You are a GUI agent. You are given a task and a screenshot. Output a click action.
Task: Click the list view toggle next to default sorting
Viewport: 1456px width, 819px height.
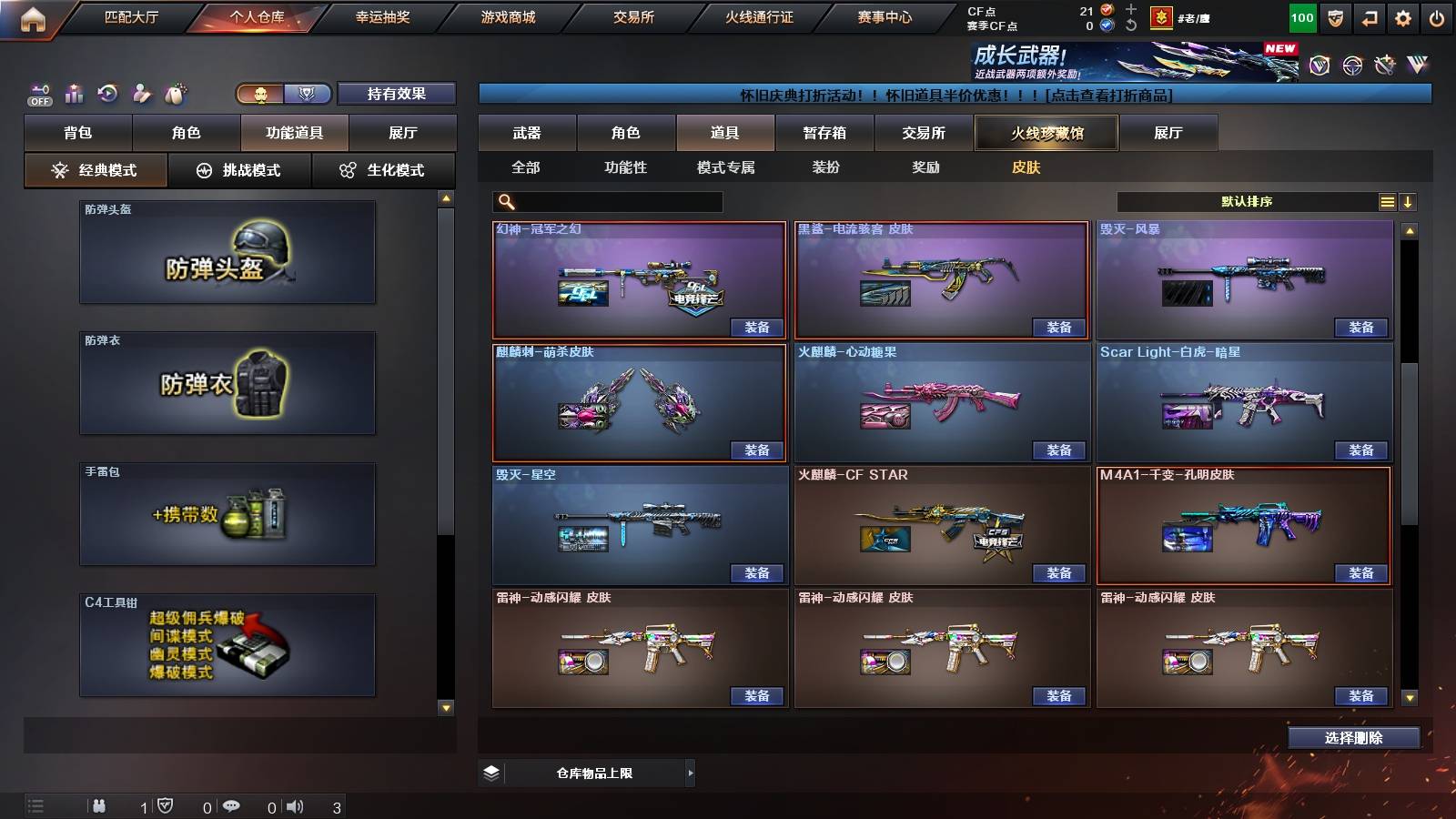coord(1387,201)
